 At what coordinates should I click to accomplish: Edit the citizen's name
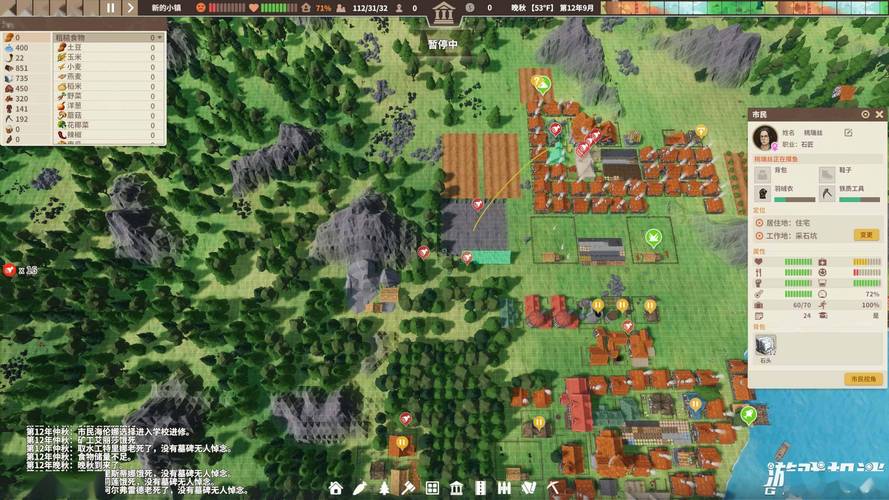tap(849, 132)
